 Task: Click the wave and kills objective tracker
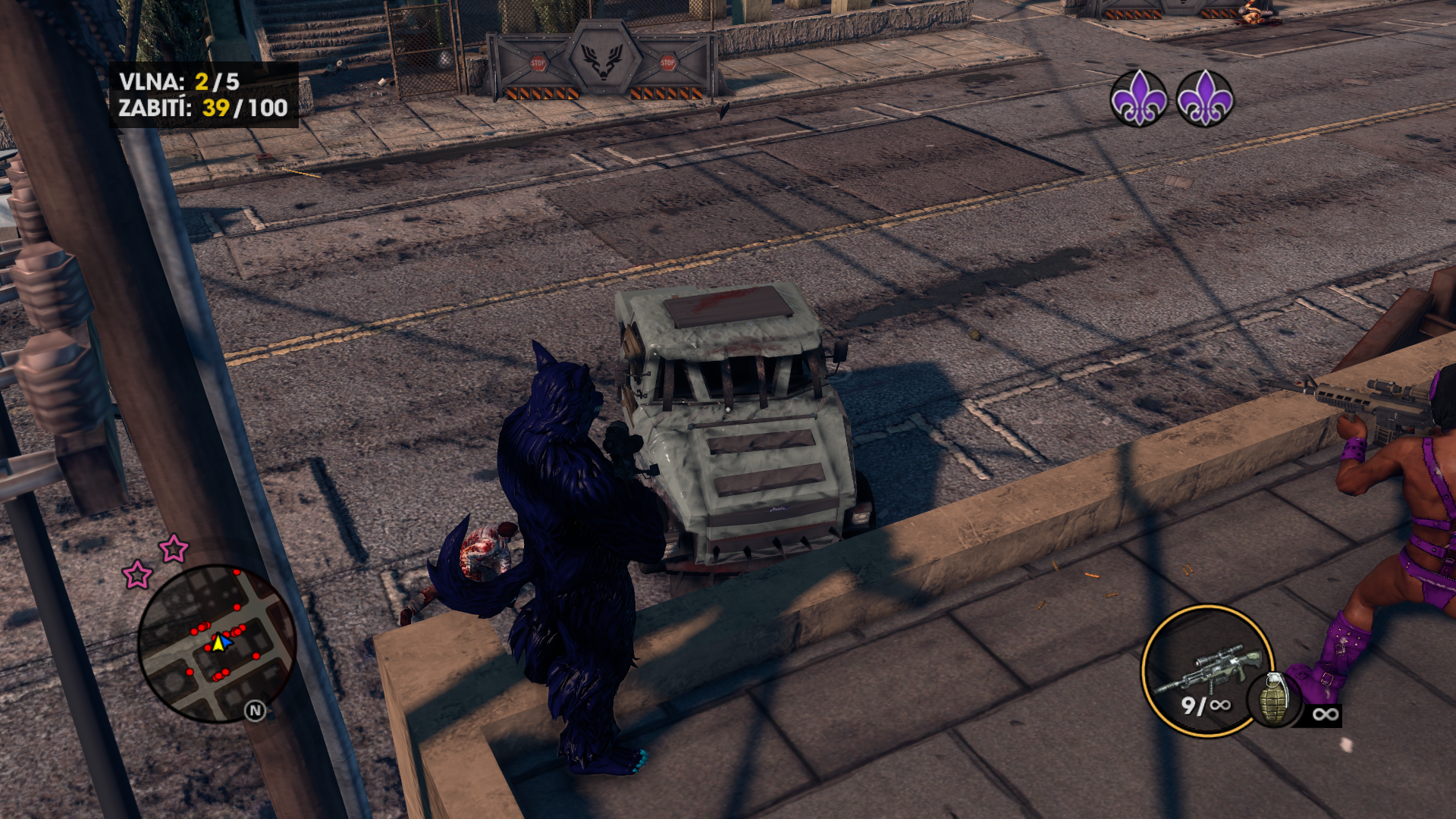[203, 95]
